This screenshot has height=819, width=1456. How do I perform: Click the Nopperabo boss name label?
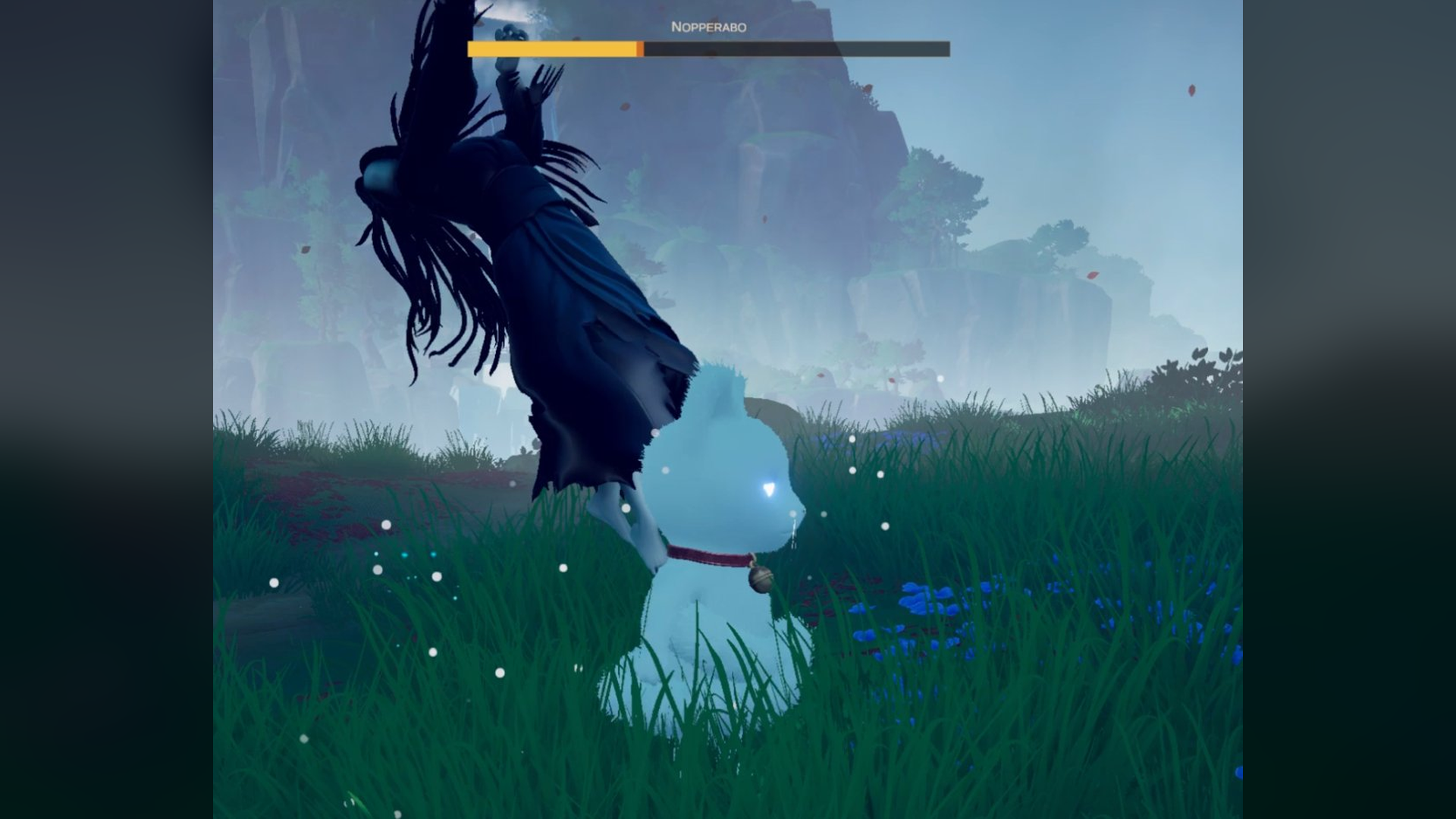708,27
